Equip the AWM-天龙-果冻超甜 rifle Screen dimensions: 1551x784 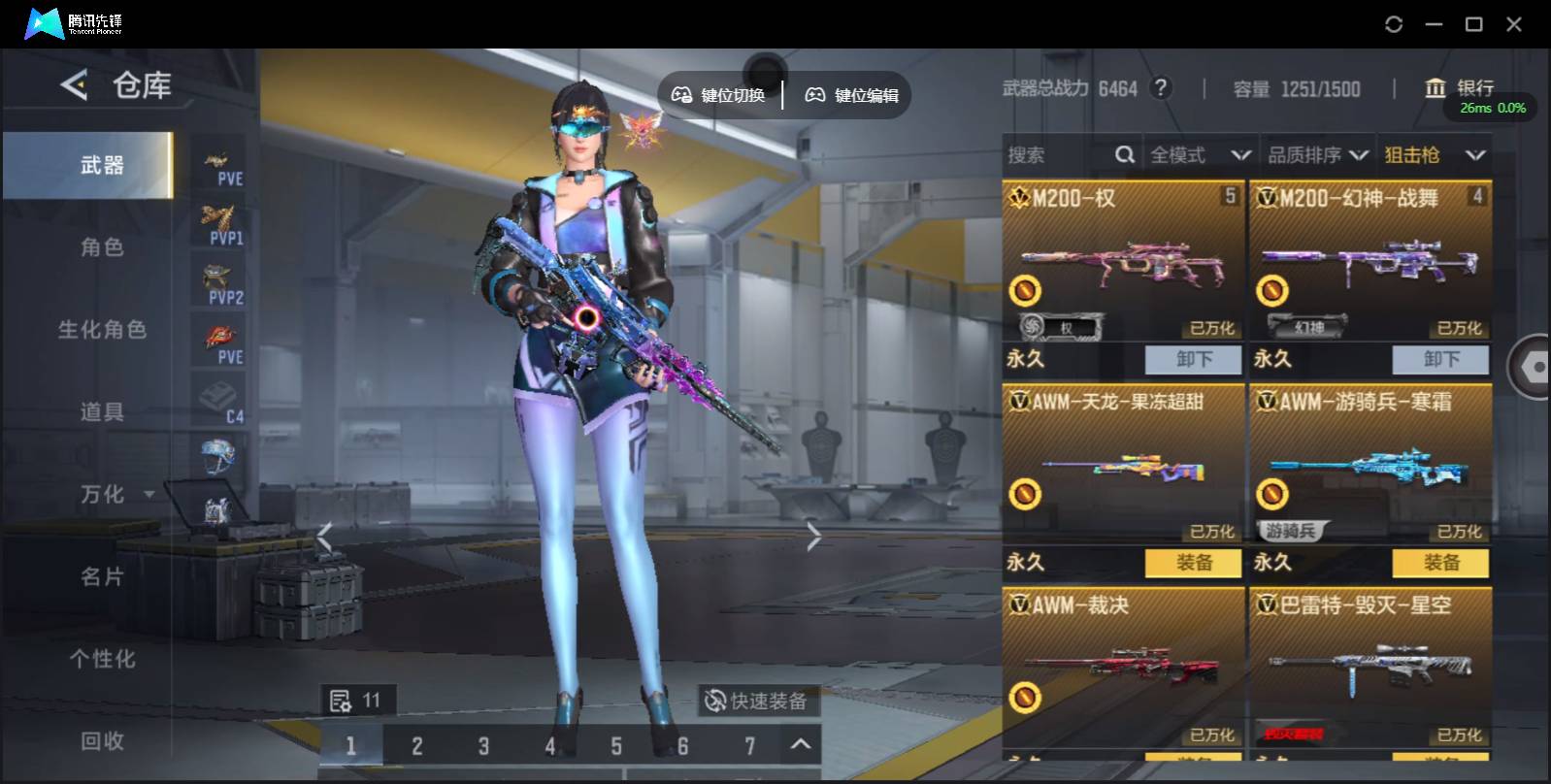click(x=1193, y=563)
